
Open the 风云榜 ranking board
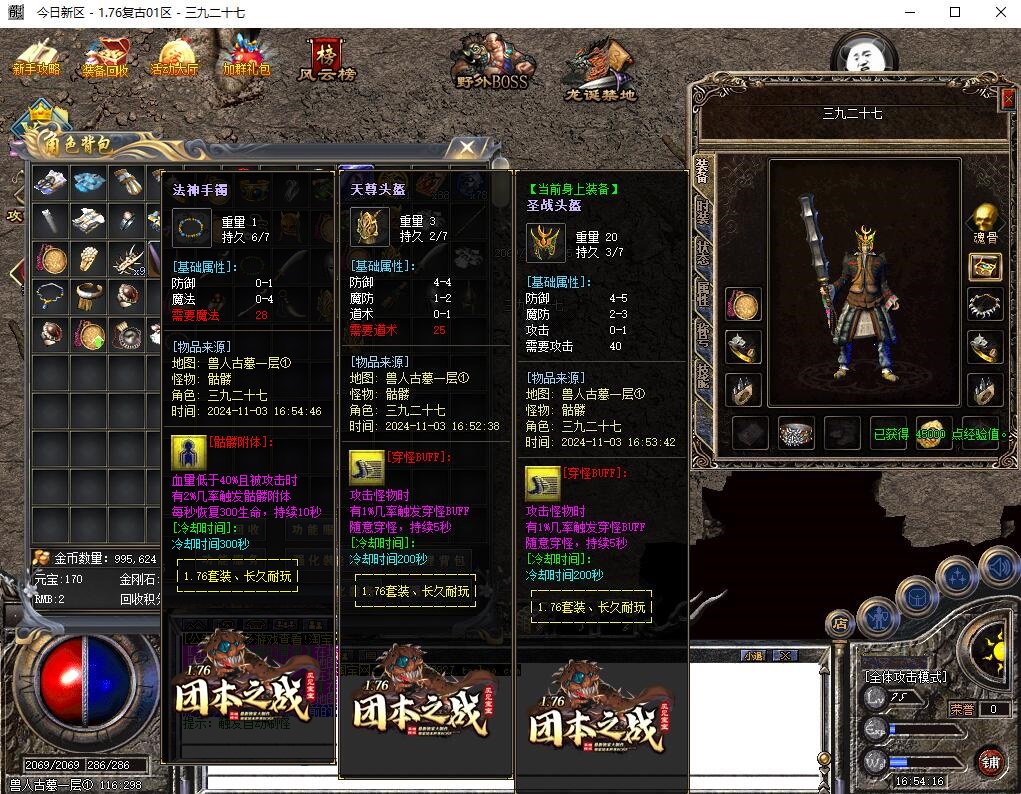click(x=326, y=60)
